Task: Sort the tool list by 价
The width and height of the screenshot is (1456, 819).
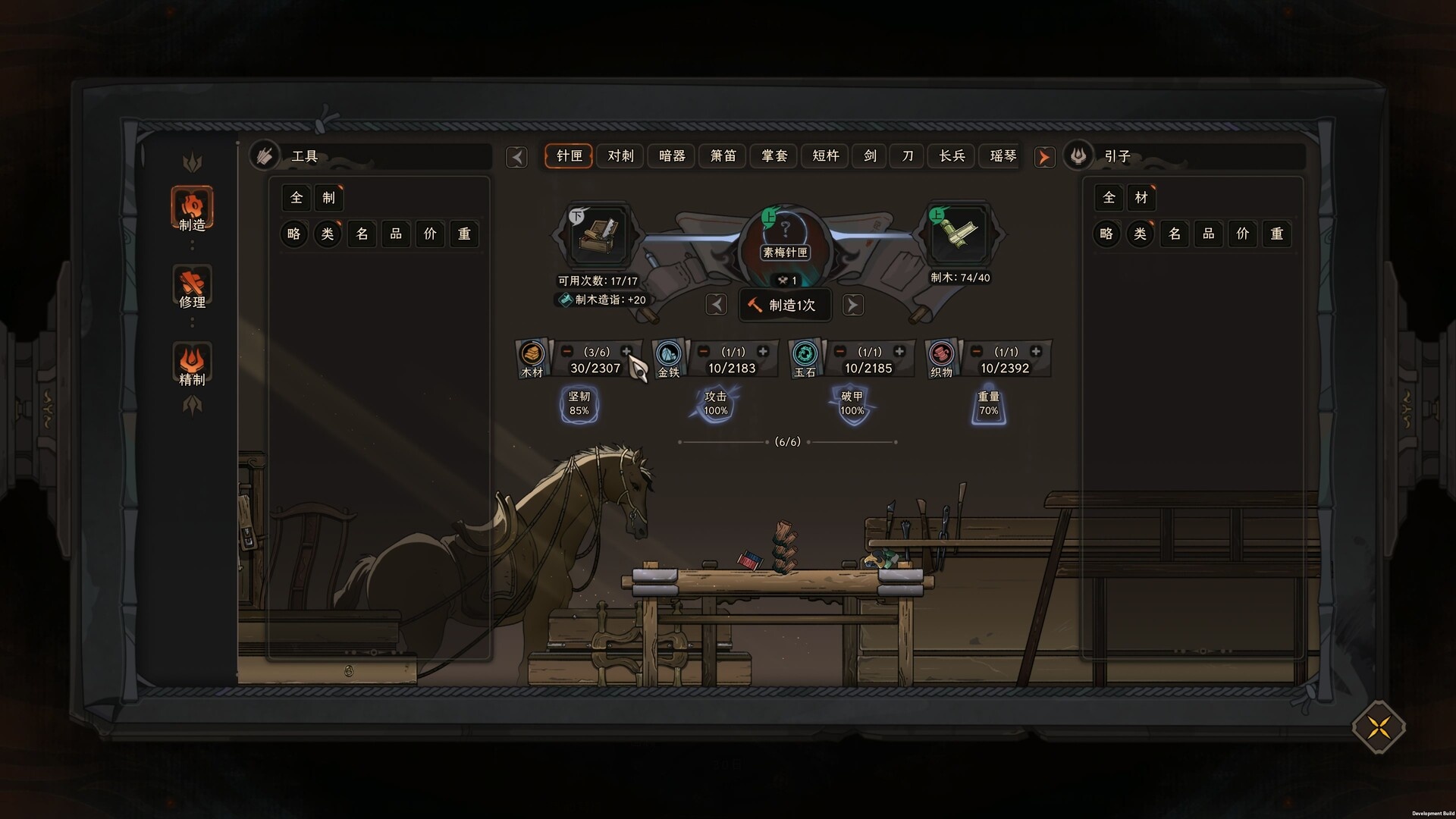Action: (430, 234)
